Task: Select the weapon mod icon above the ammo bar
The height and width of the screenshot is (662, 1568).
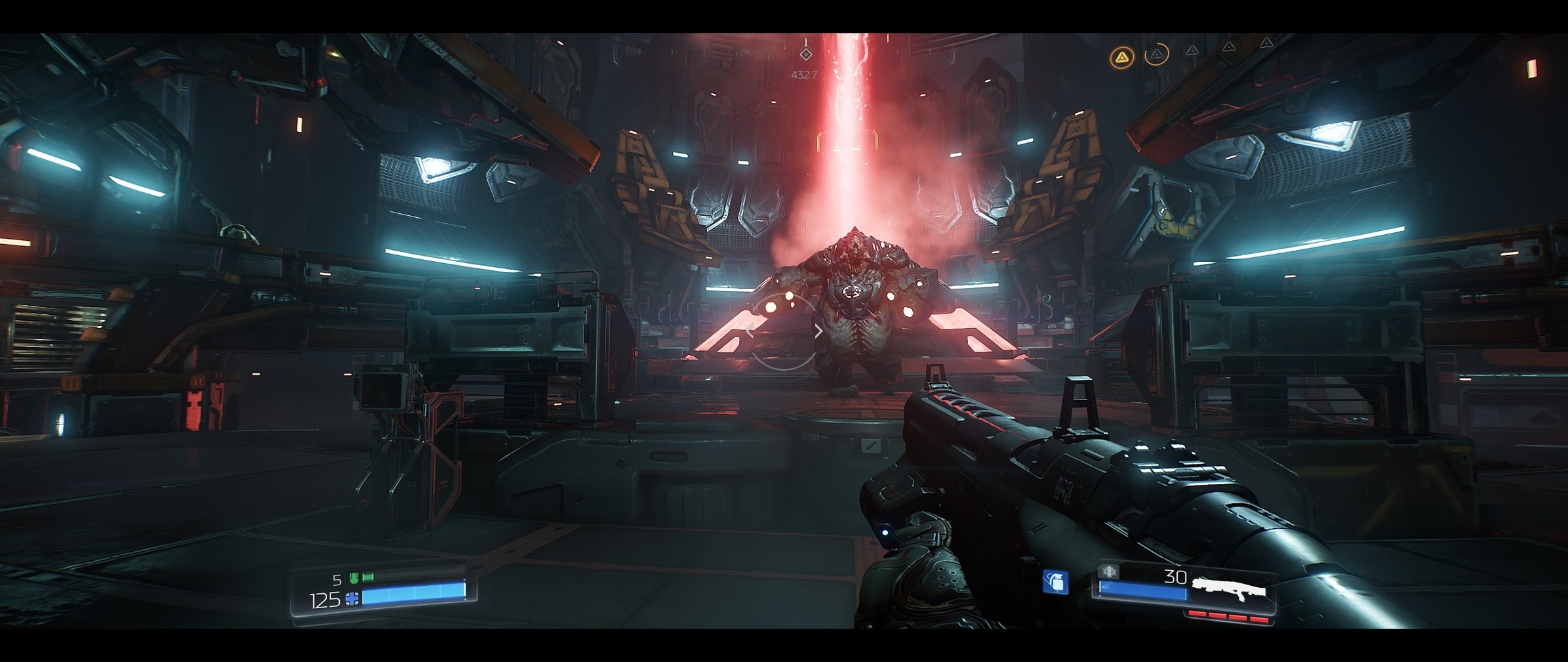Action: [1110, 571]
